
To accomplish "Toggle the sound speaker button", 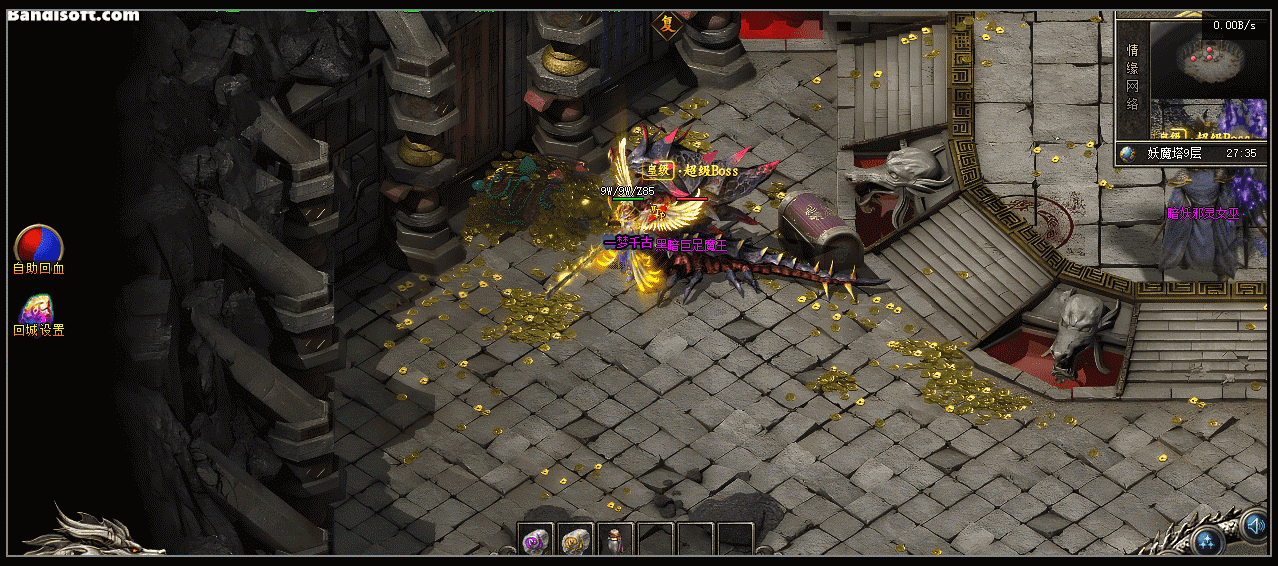I will (1254, 523).
